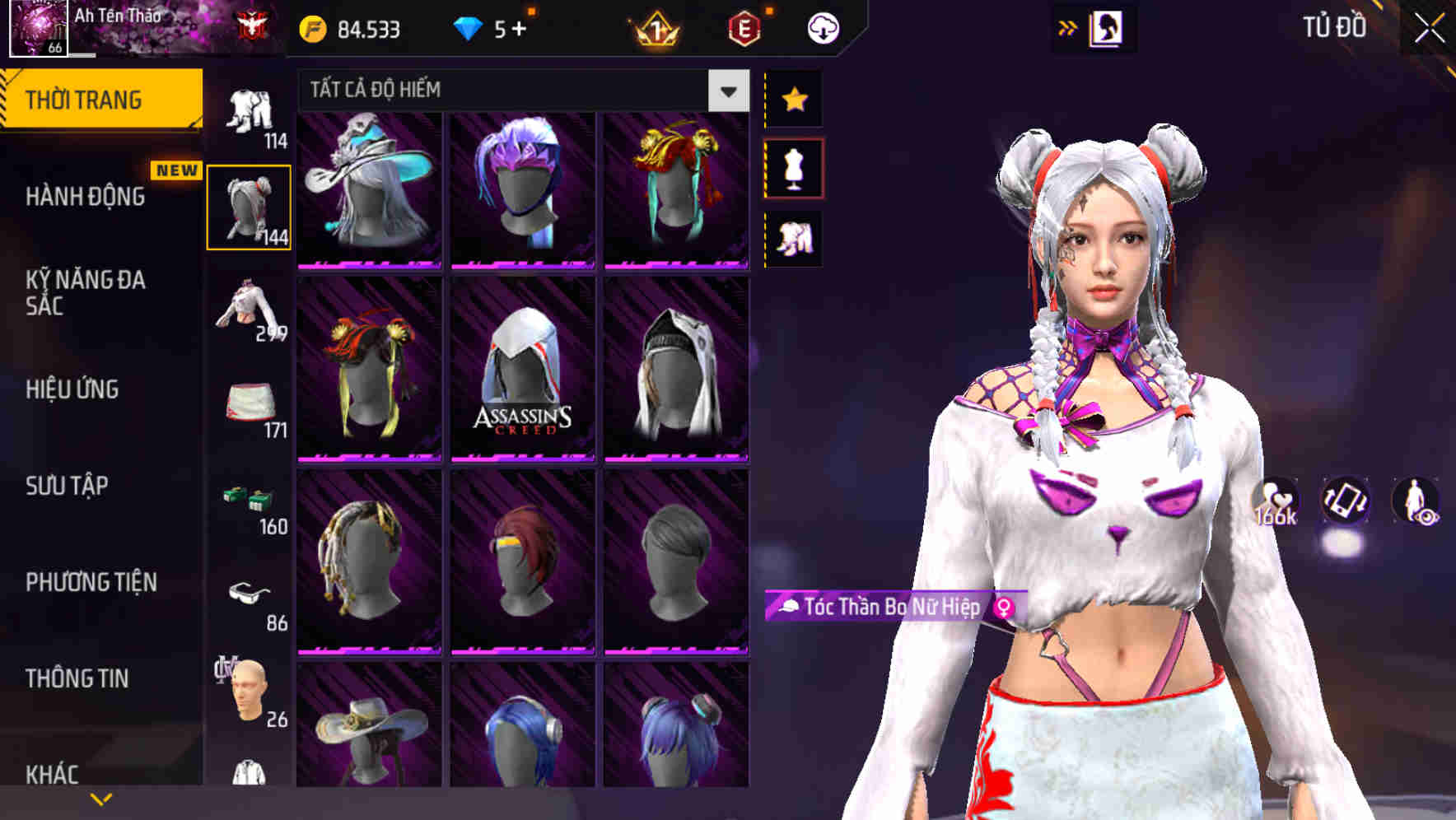
Task: Select the Assassin's Creed hood thumbnail
Action: 522,368
